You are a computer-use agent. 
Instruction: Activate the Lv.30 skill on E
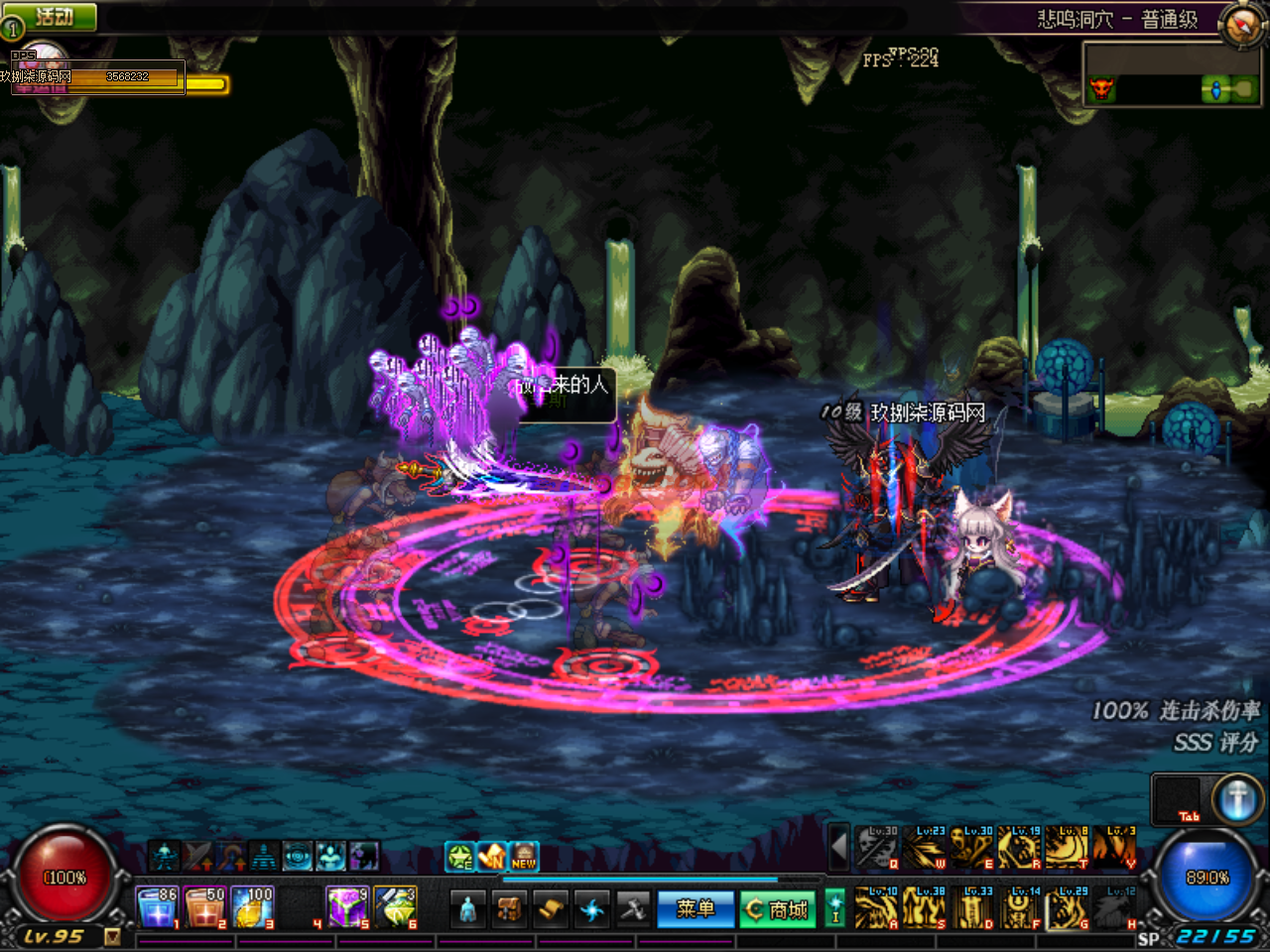click(972, 847)
